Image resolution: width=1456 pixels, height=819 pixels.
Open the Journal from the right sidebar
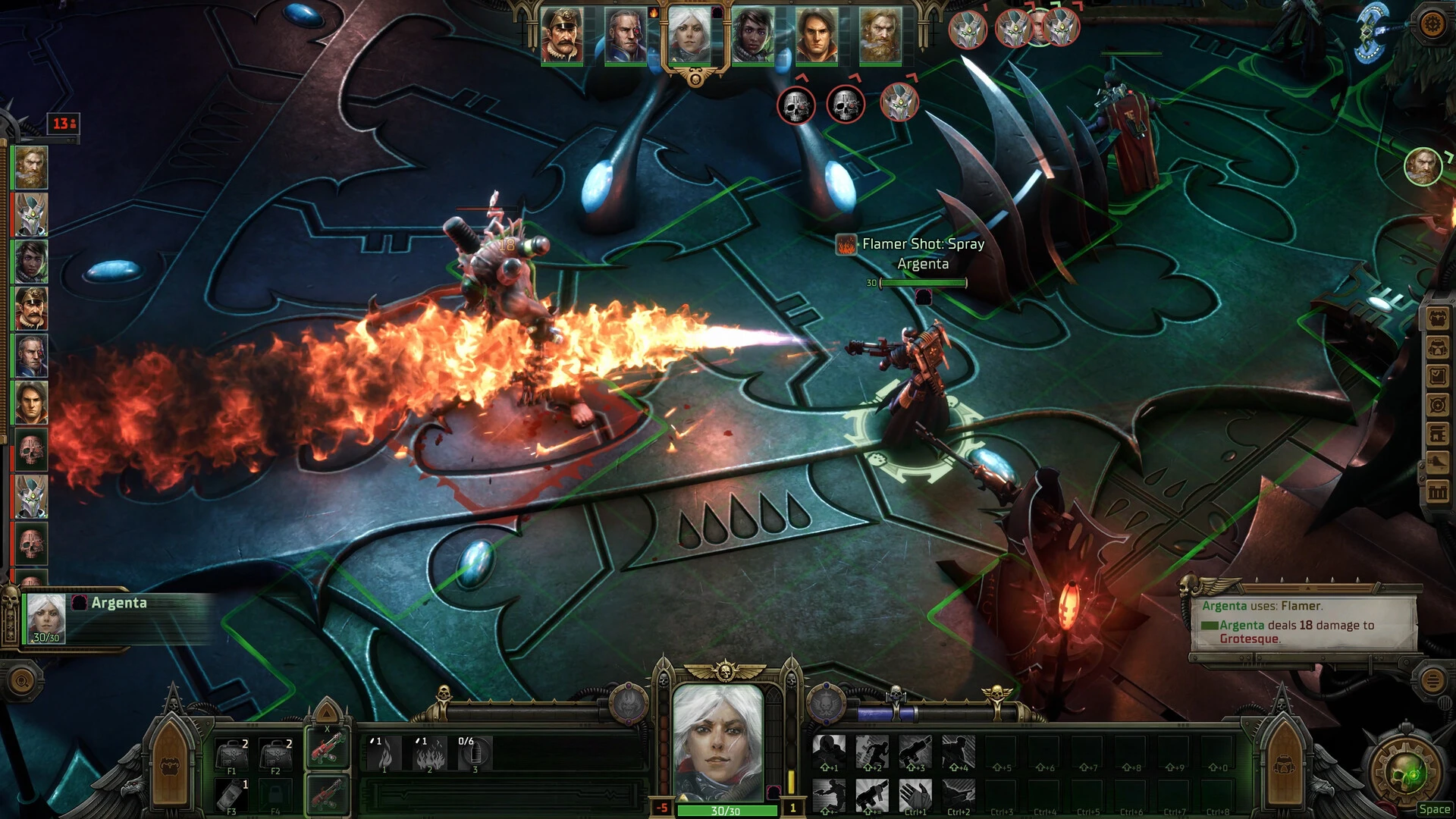tap(1437, 376)
